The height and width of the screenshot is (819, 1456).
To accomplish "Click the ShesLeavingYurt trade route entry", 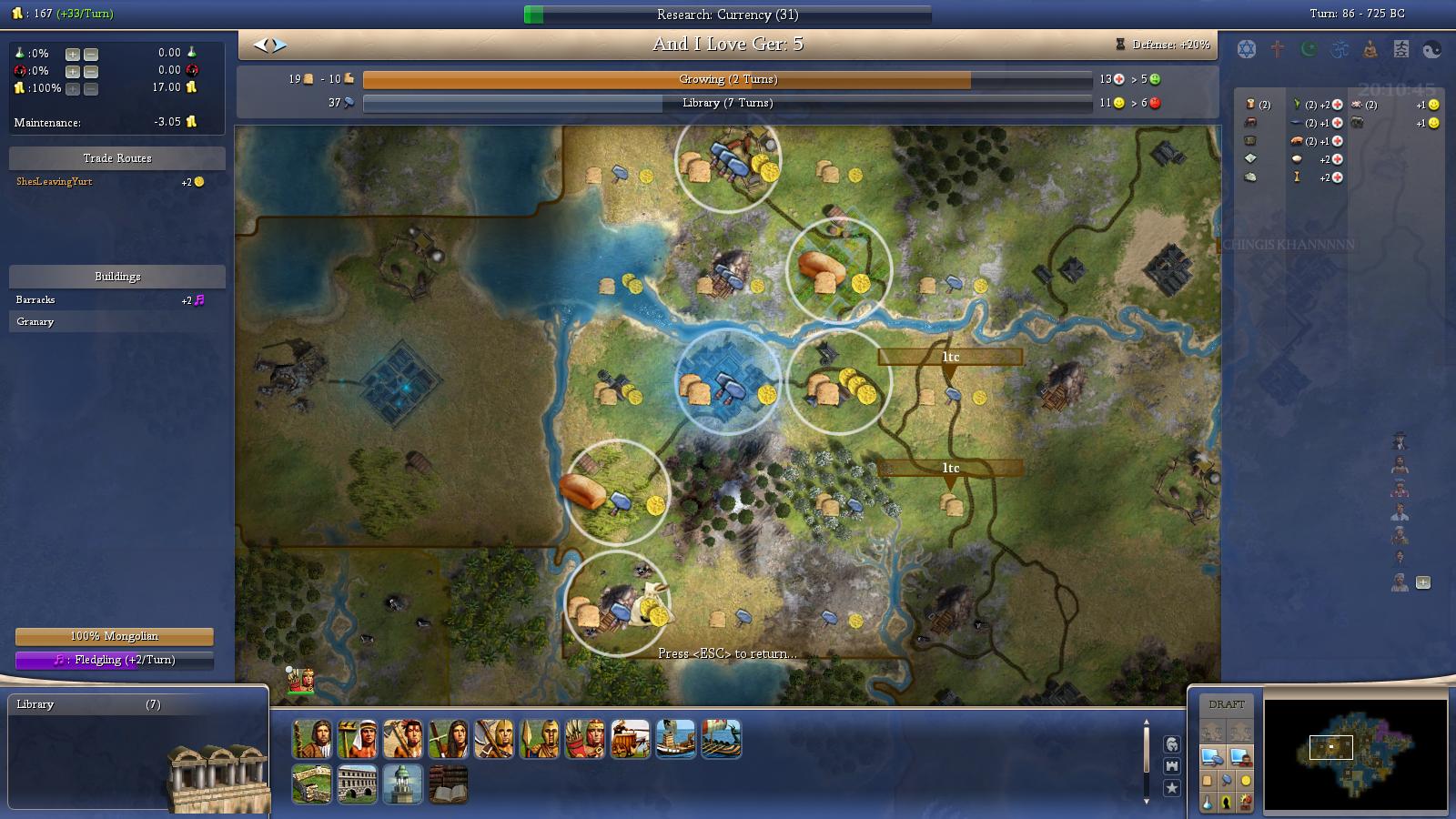I will (x=55, y=181).
